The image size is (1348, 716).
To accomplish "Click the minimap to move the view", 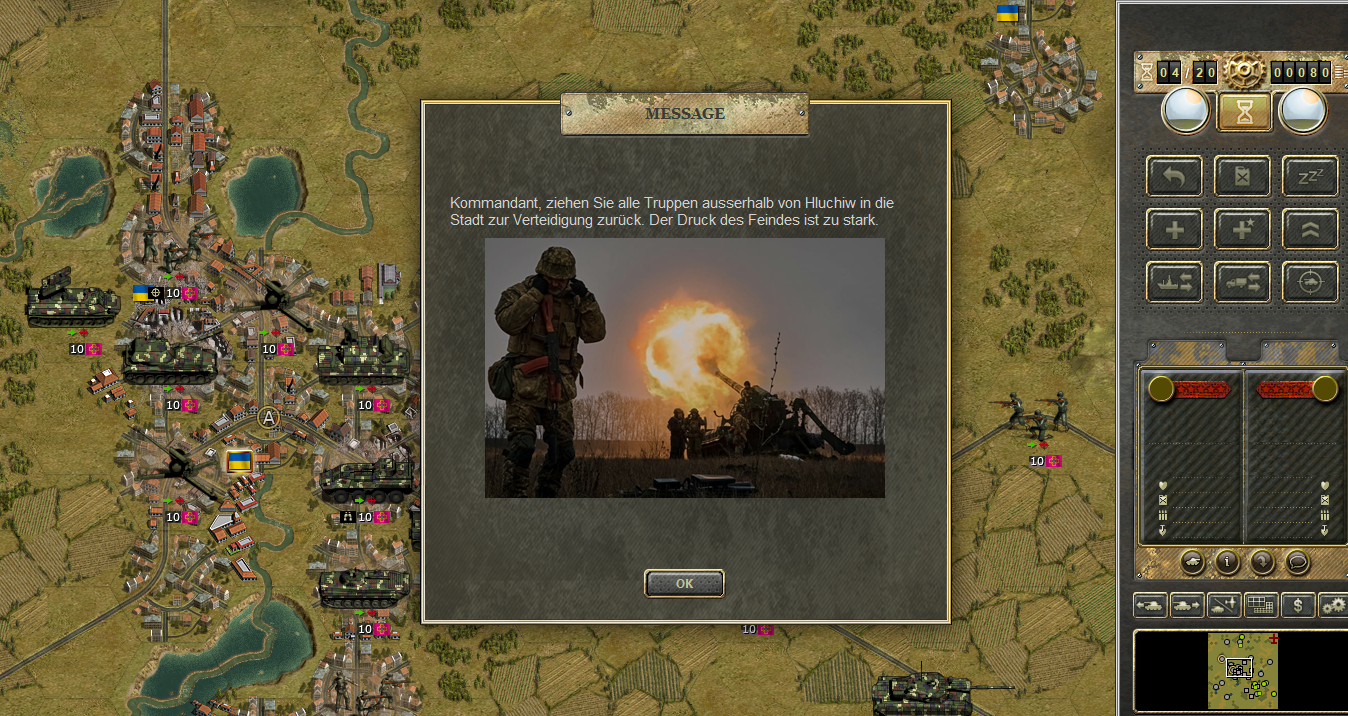I will click(x=1240, y=670).
